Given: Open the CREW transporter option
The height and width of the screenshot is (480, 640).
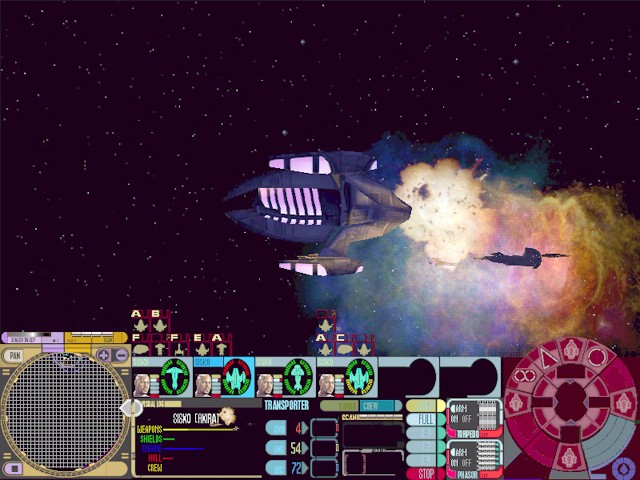Looking at the screenshot, I should [x=369, y=406].
